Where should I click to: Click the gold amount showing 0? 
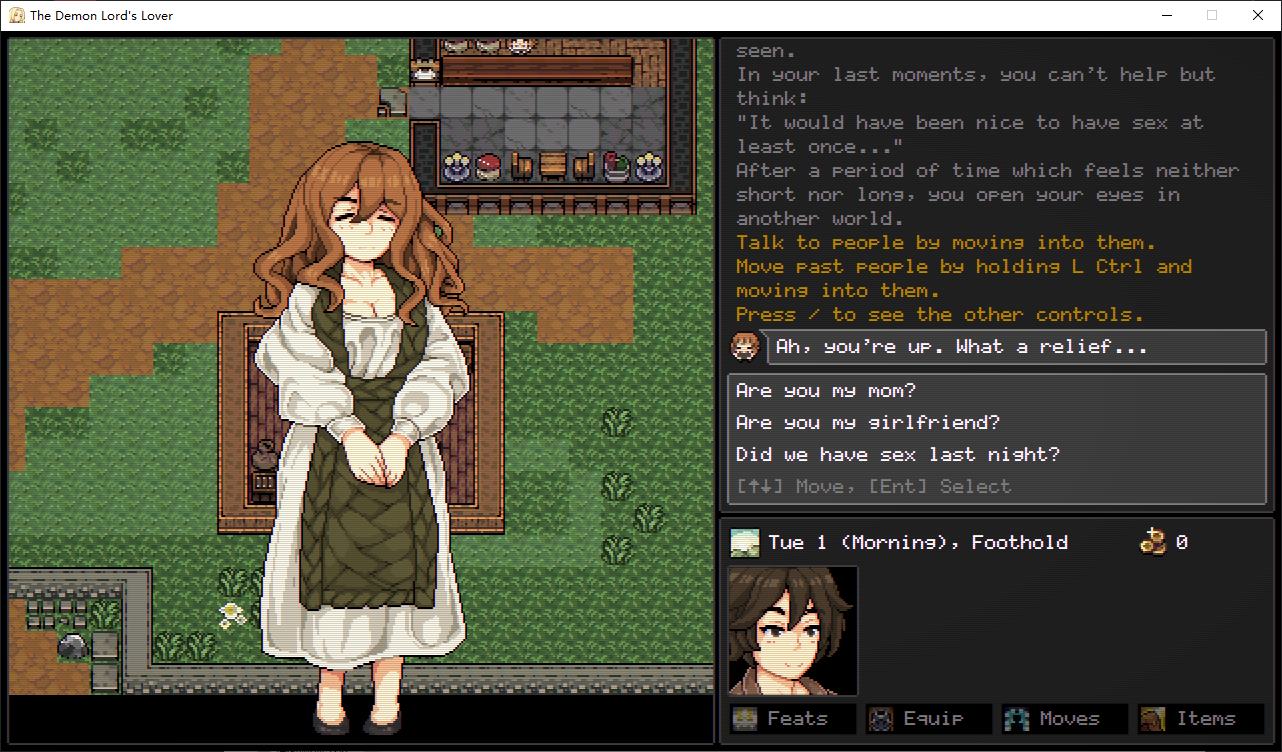tap(1184, 542)
